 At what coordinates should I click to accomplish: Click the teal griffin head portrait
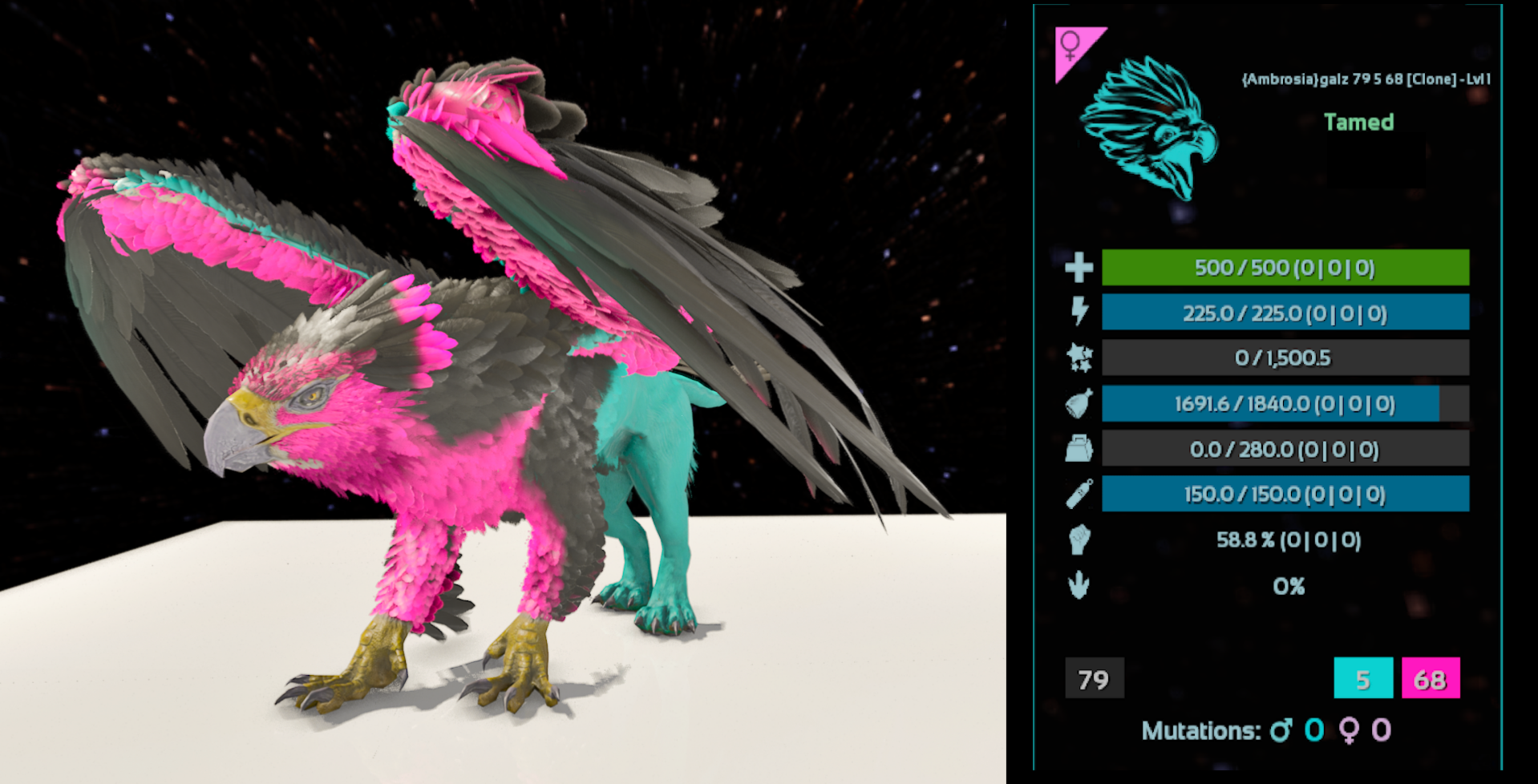[1149, 127]
